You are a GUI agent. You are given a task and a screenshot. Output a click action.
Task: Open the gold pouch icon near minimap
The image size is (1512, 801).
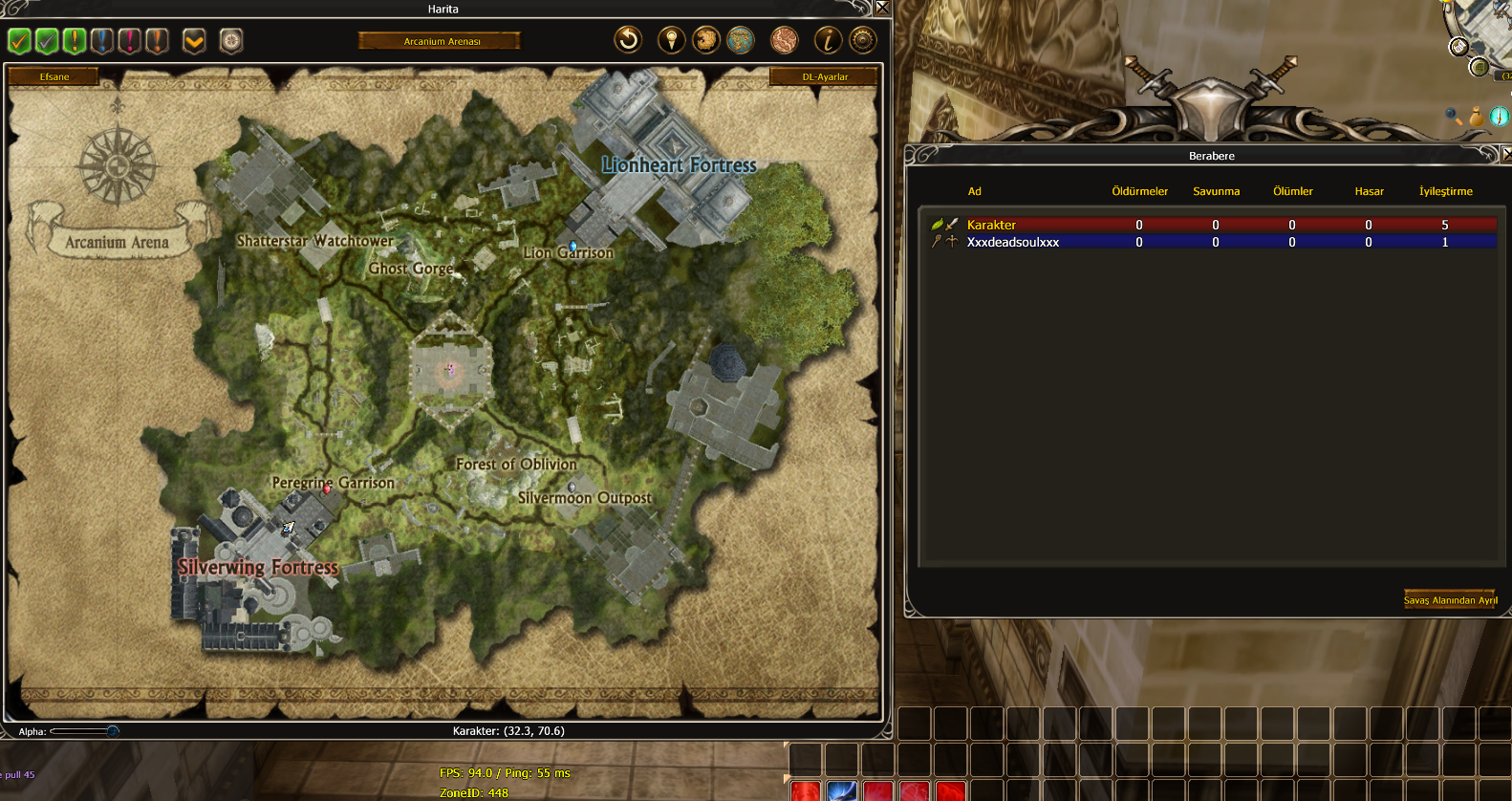[x=1477, y=118]
